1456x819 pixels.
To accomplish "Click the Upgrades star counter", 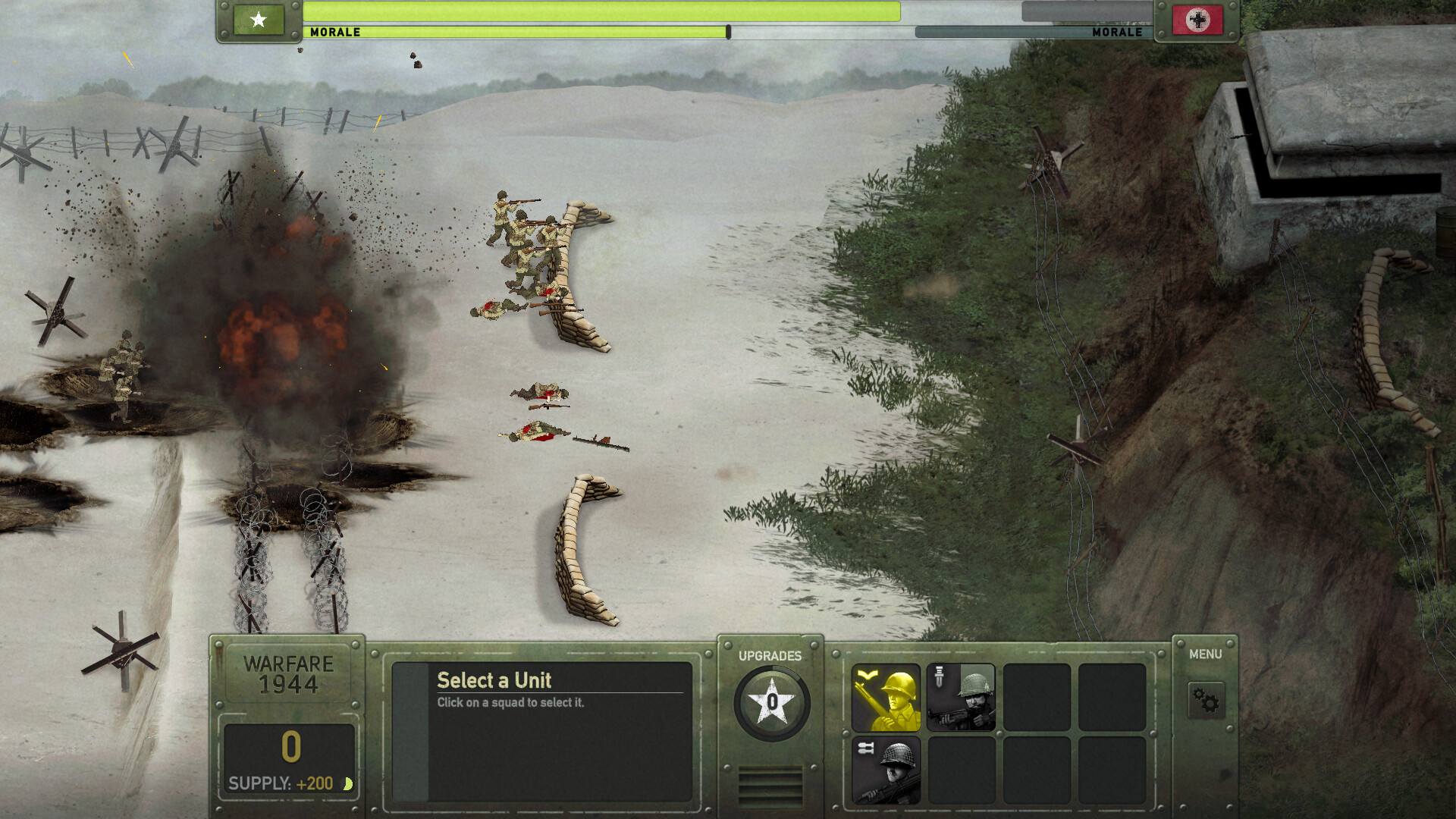I will click(x=772, y=701).
